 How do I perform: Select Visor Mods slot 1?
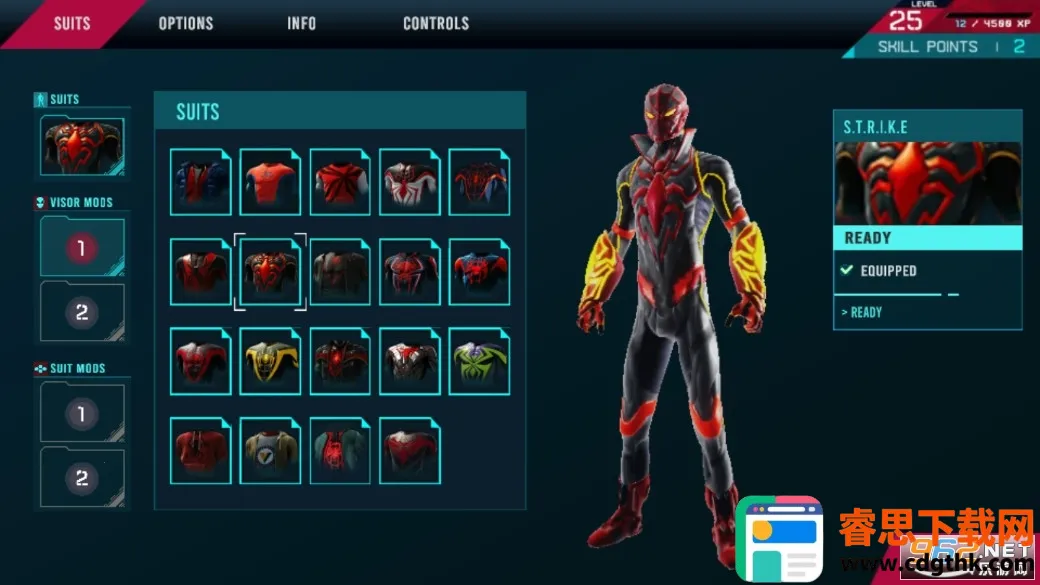pyautogui.click(x=83, y=248)
